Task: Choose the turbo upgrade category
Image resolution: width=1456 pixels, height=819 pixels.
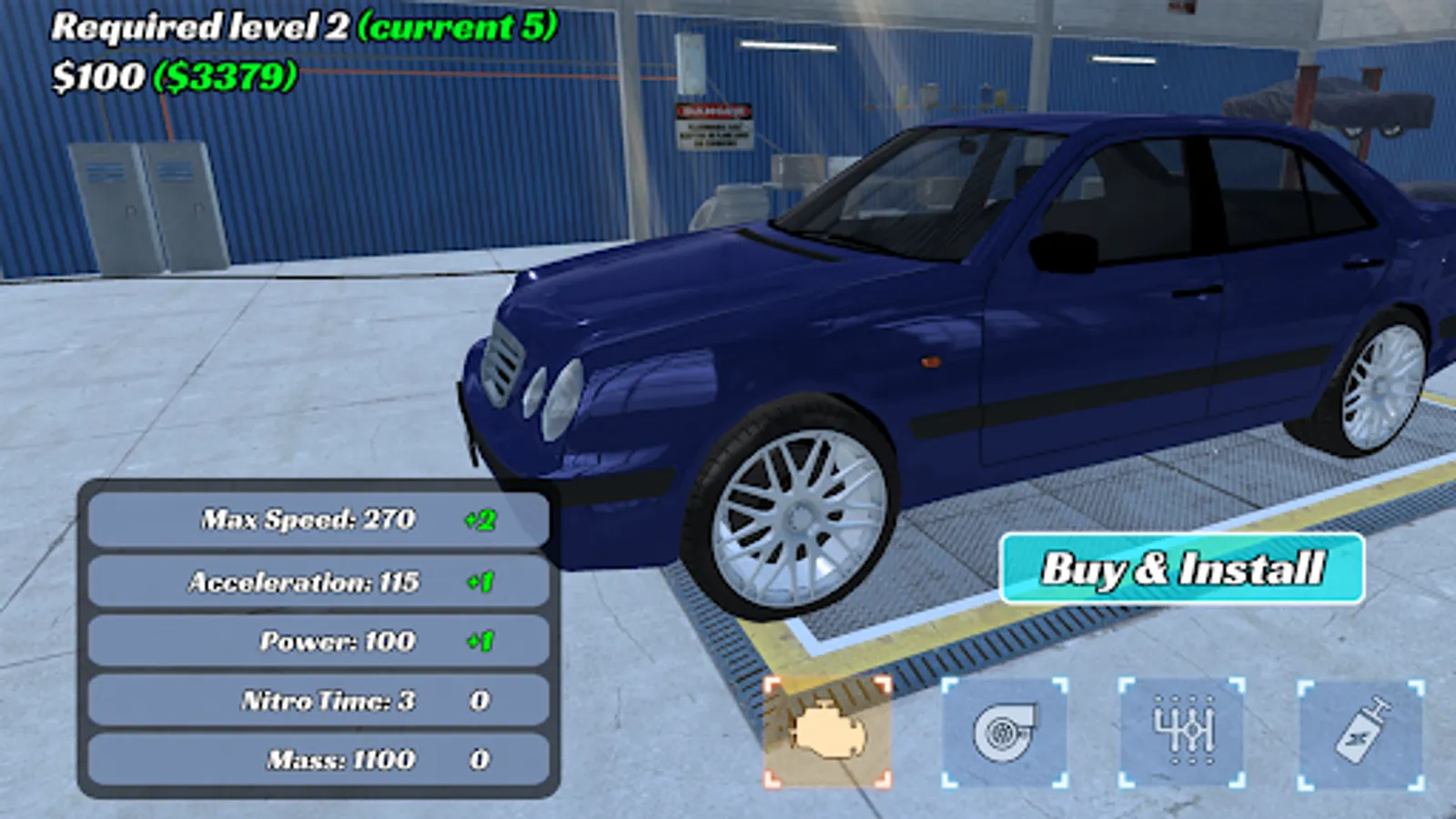Action: [1004, 732]
